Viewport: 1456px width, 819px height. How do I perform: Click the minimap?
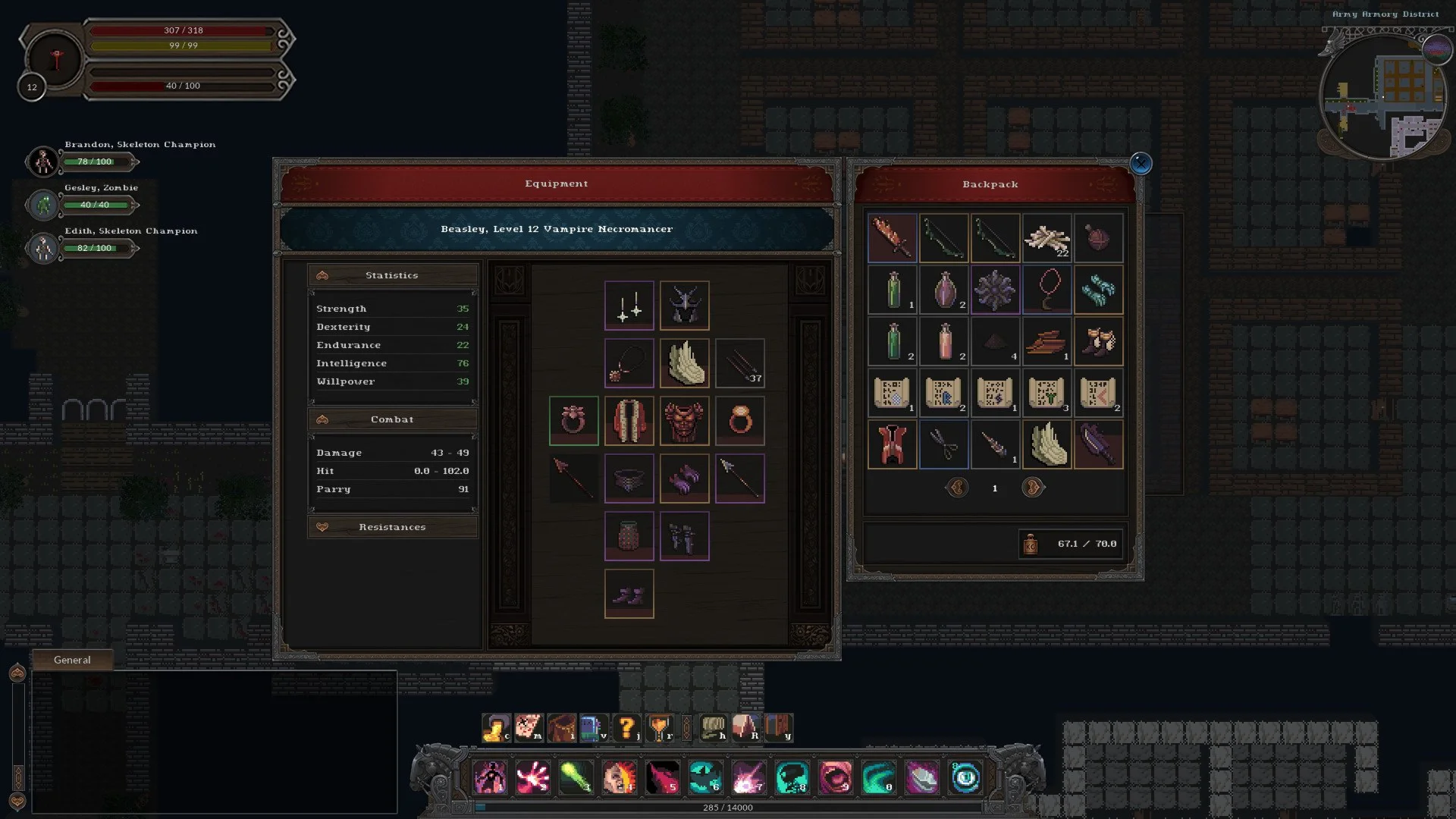(x=1384, y=97)
